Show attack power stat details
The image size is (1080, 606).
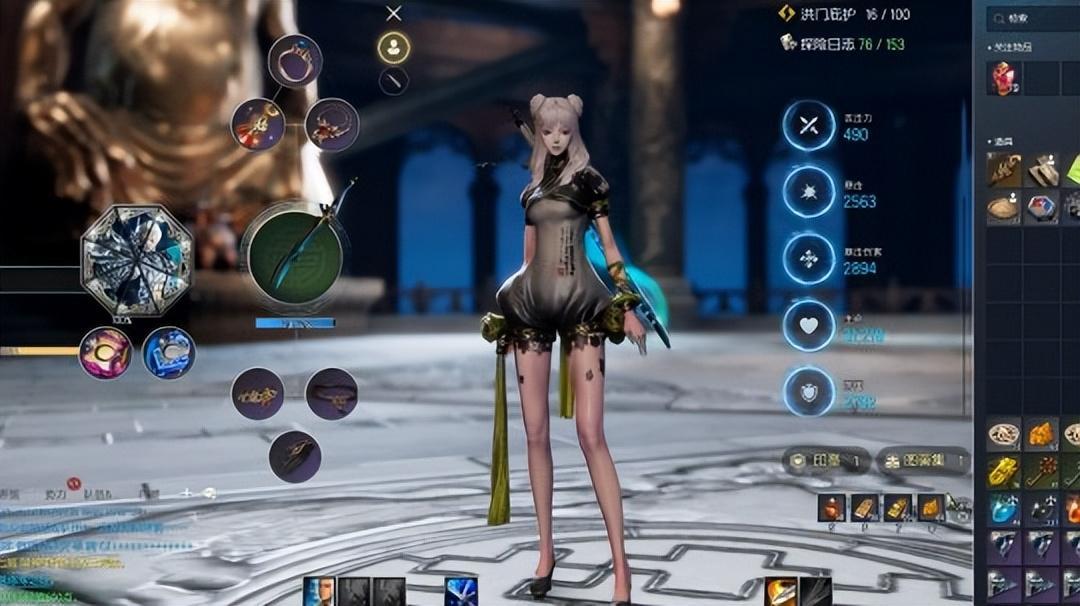tap(809, 126)
